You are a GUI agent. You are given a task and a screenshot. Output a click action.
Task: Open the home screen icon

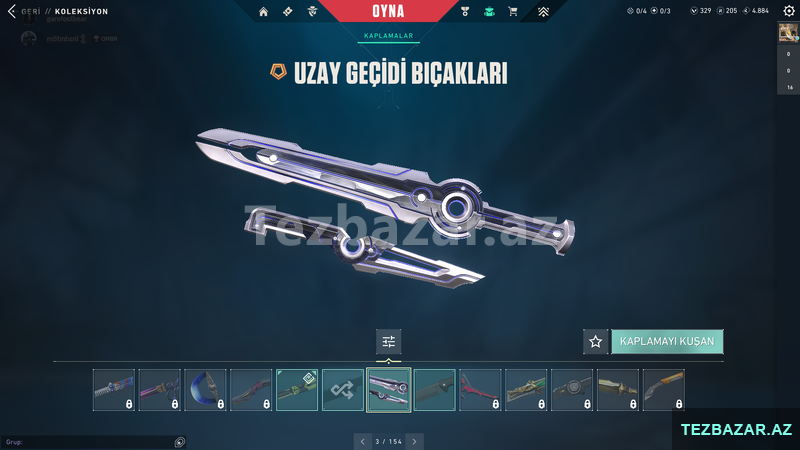coord(263,12)
